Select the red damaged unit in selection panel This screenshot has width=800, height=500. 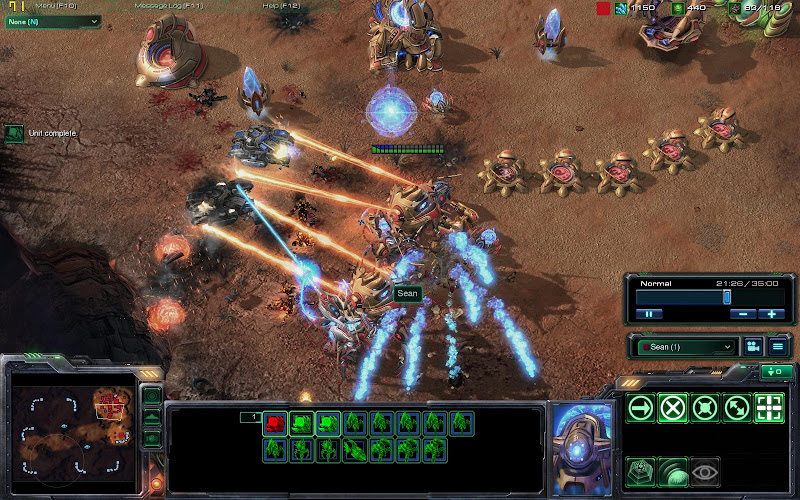tap(275, 423)
